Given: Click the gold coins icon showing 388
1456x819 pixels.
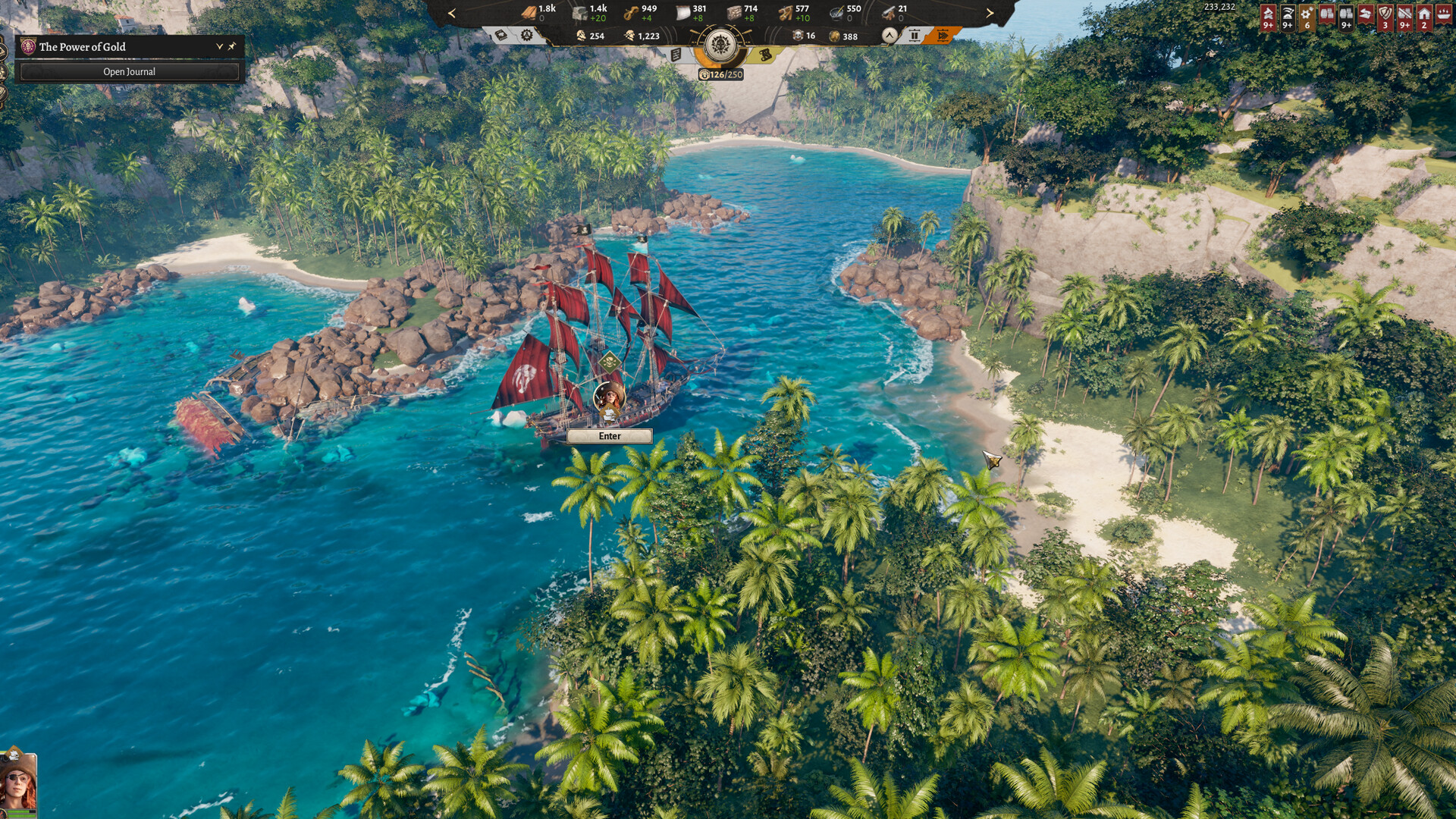Looking at the screenshot, I should 833,36.
